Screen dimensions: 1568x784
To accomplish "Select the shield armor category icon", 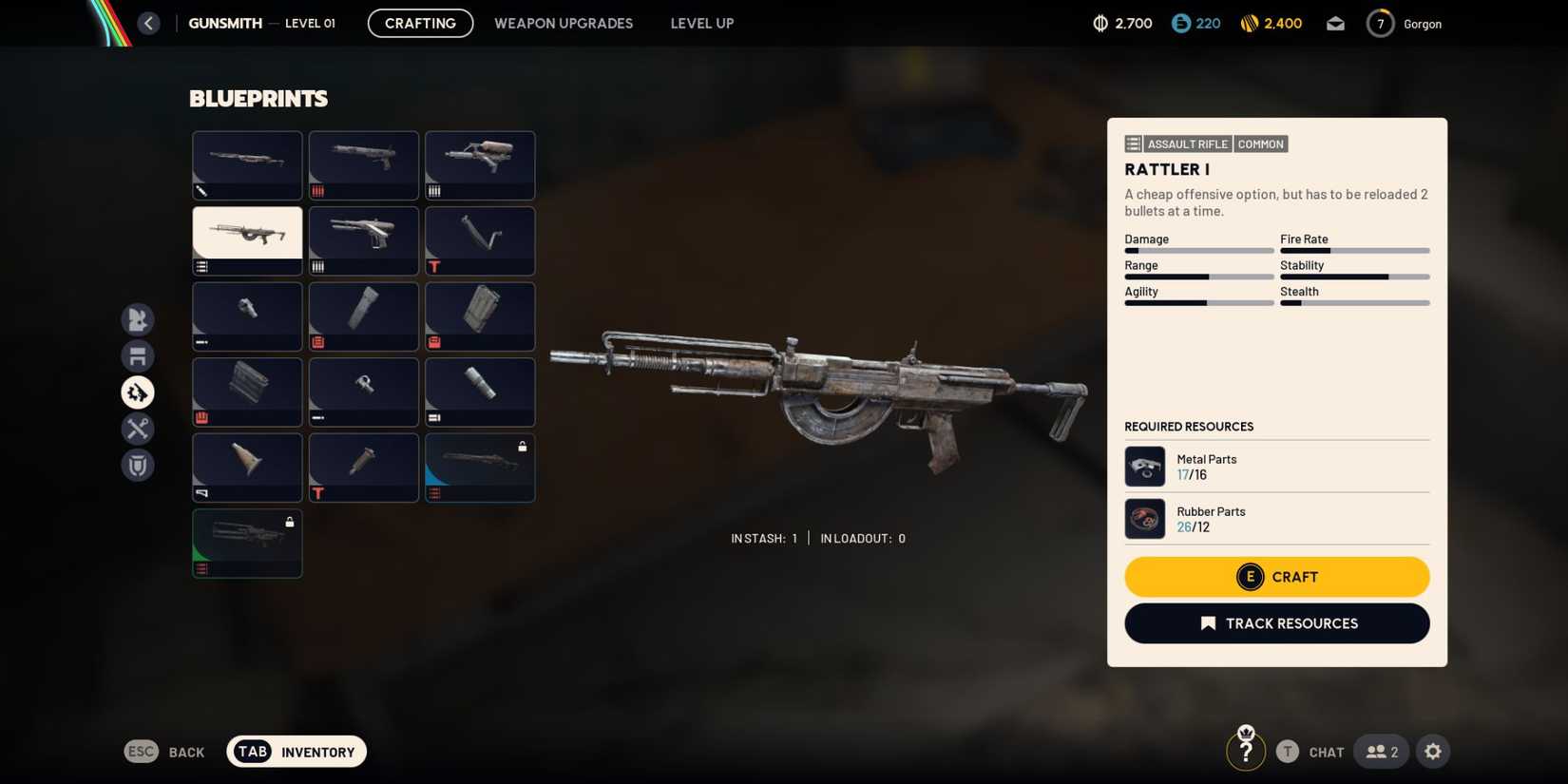I will point(138,466).
